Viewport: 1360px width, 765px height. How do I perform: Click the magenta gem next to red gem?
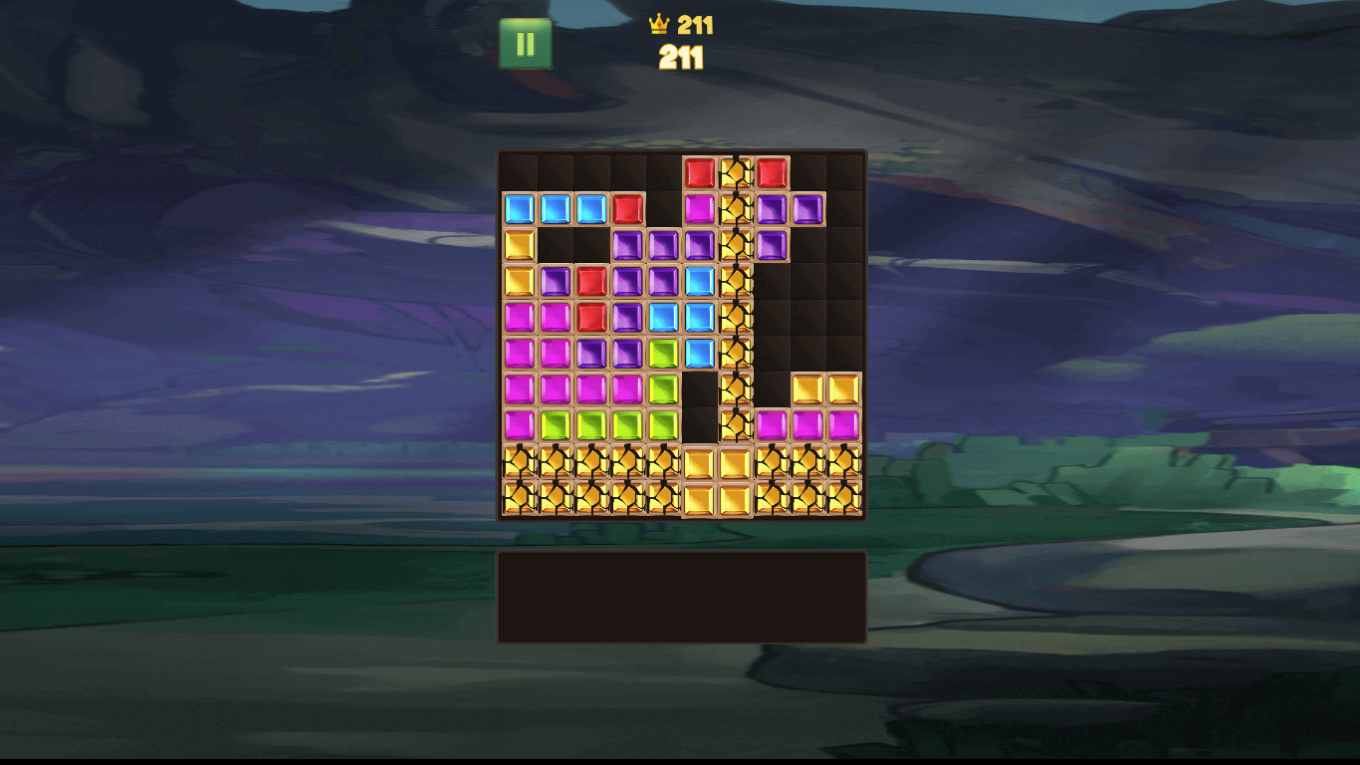pyautogui.click(x=698, y=208)
